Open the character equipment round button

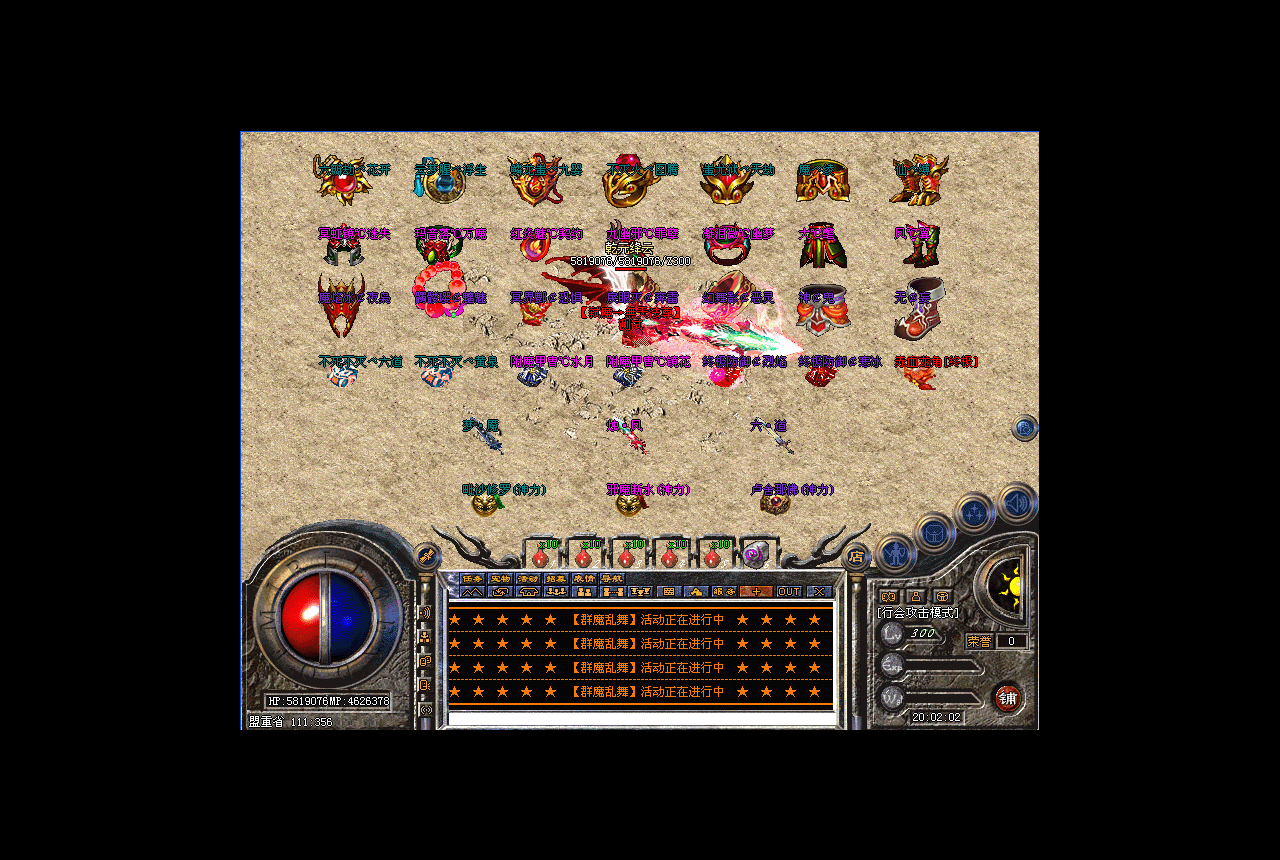895,553
